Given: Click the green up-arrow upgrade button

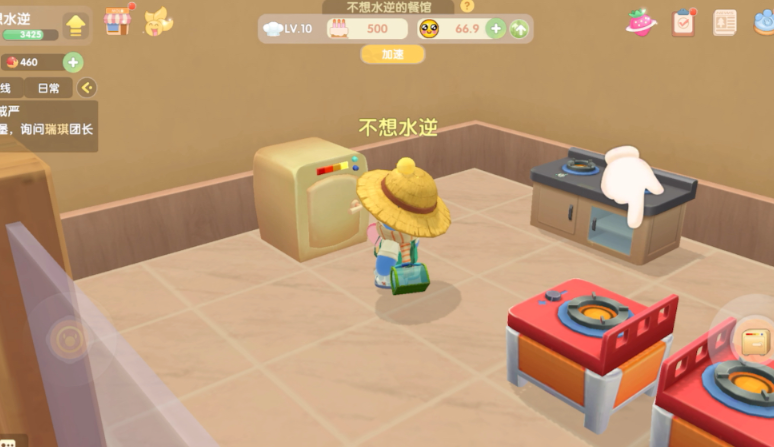Looking at the screenshot, I should pyautogui.click(x=519, y=29).
